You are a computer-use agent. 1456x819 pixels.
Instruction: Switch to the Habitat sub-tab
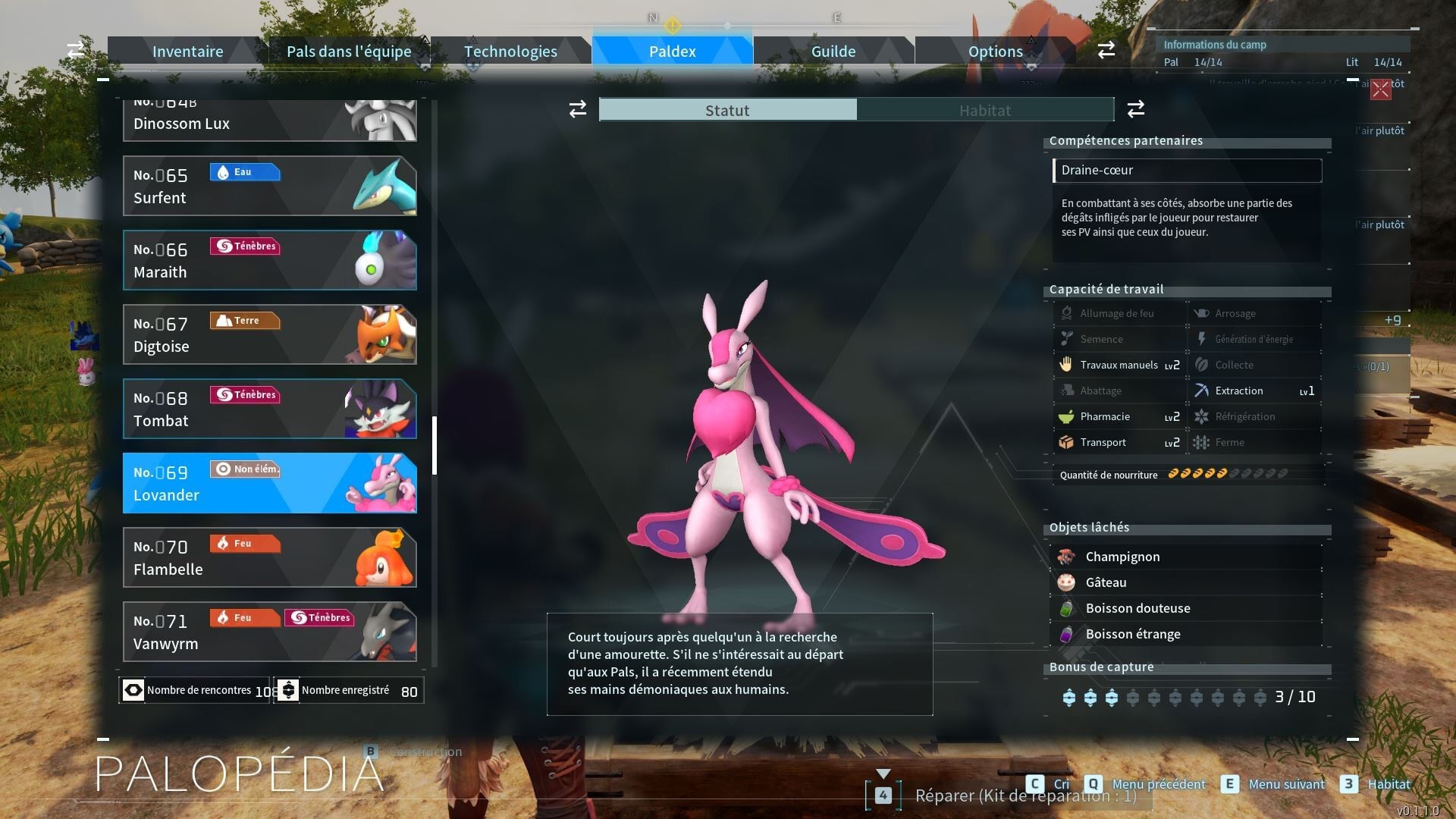point(984,110)
